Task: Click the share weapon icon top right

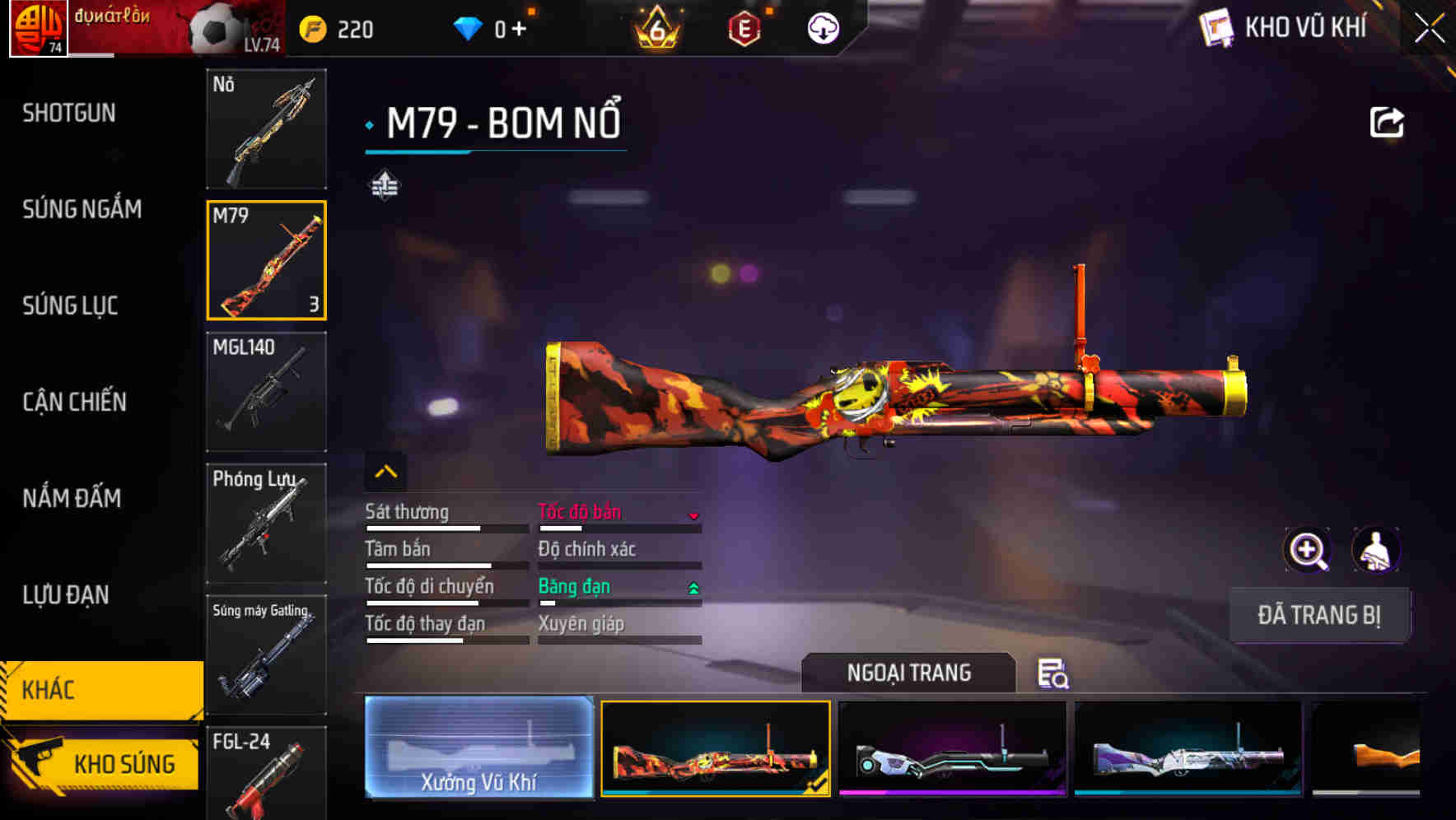Action: pos(1388,121)
